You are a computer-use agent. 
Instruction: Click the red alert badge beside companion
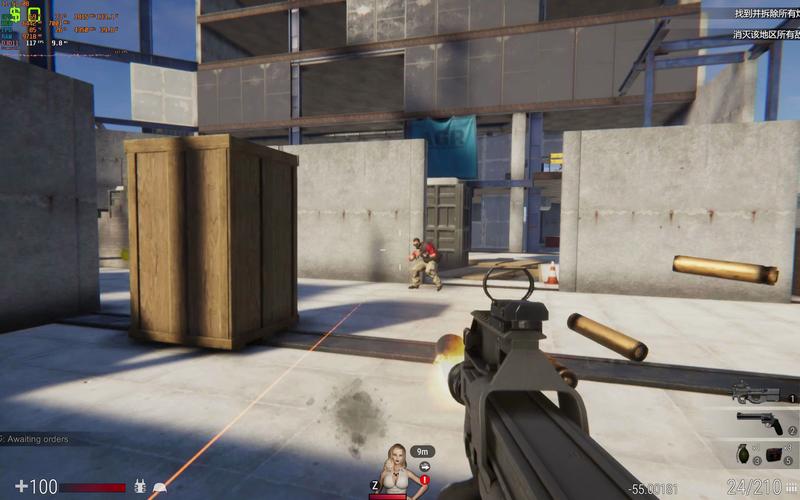click(x=424, y=481)
